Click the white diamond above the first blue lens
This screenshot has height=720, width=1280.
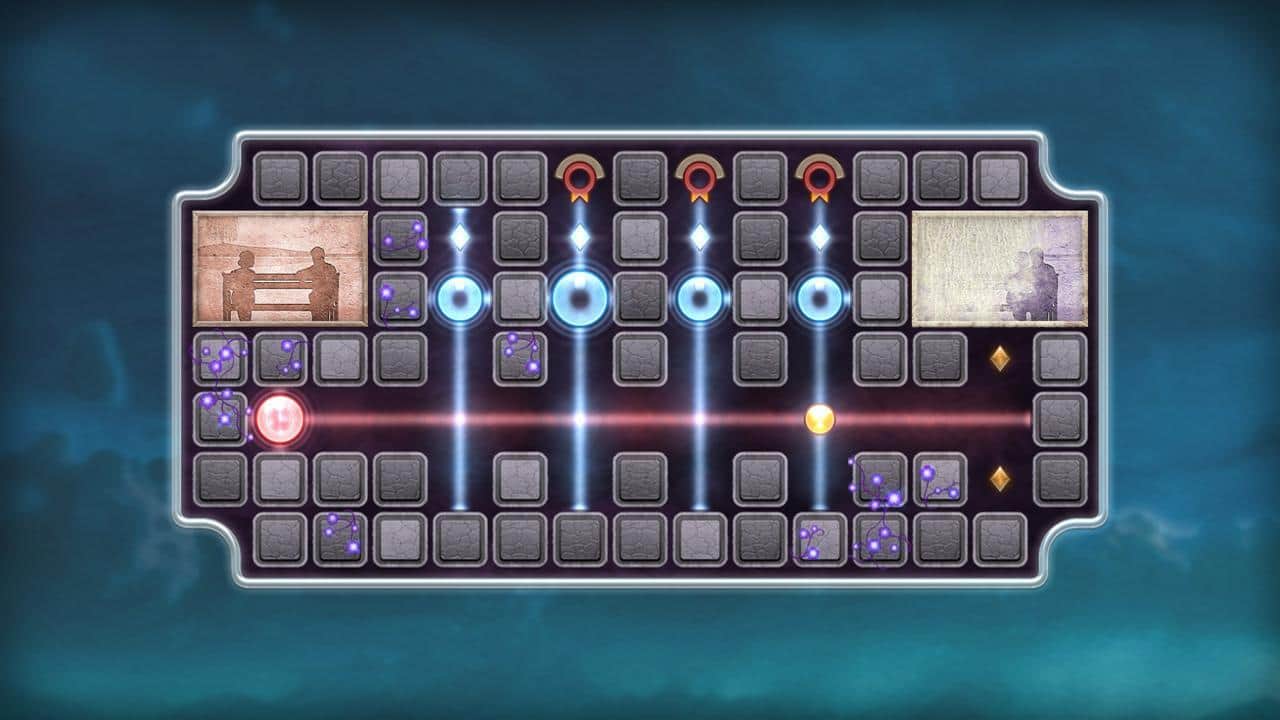pos(460,238)
